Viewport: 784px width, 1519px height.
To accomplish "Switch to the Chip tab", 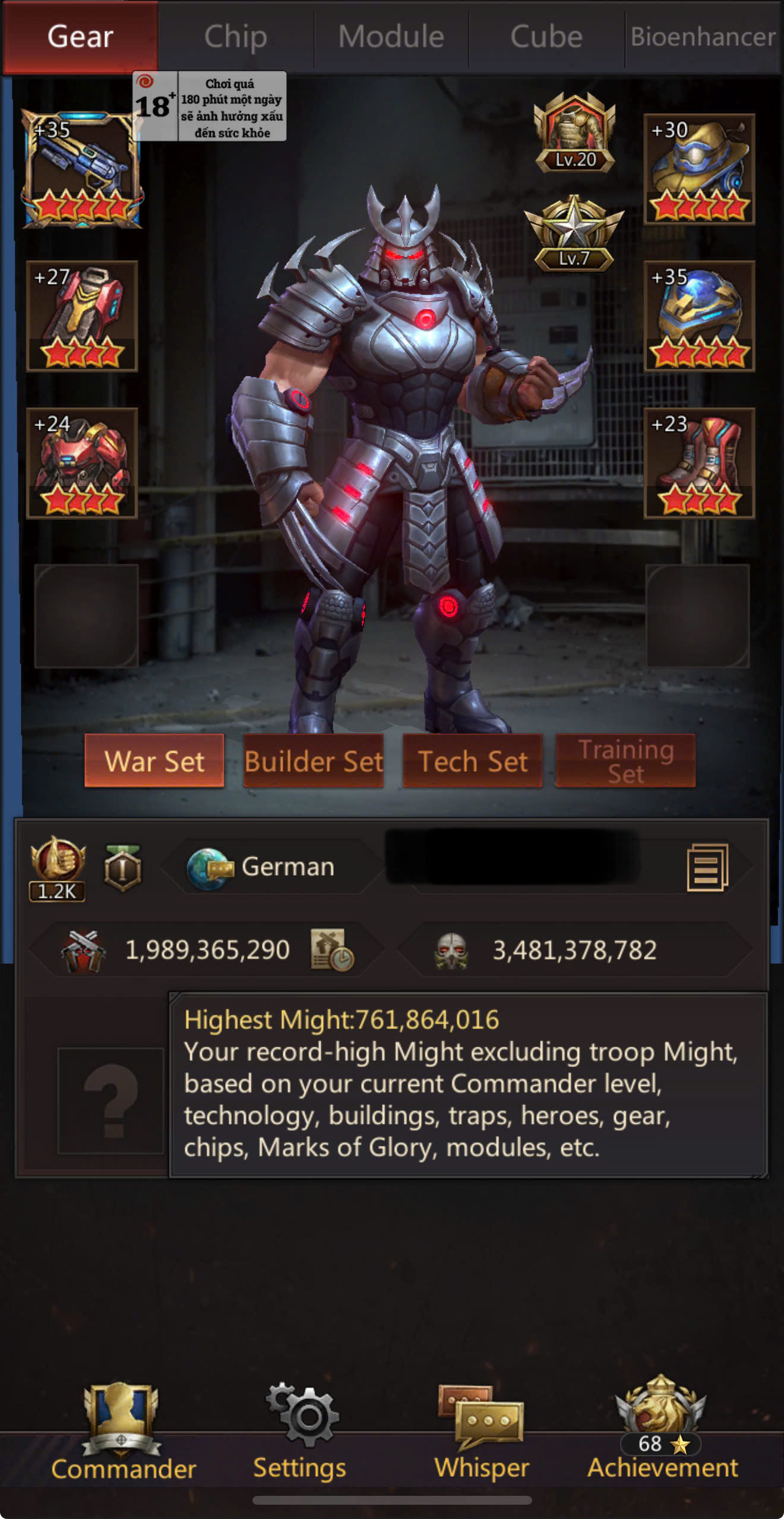I will click(x=236, y=37).
